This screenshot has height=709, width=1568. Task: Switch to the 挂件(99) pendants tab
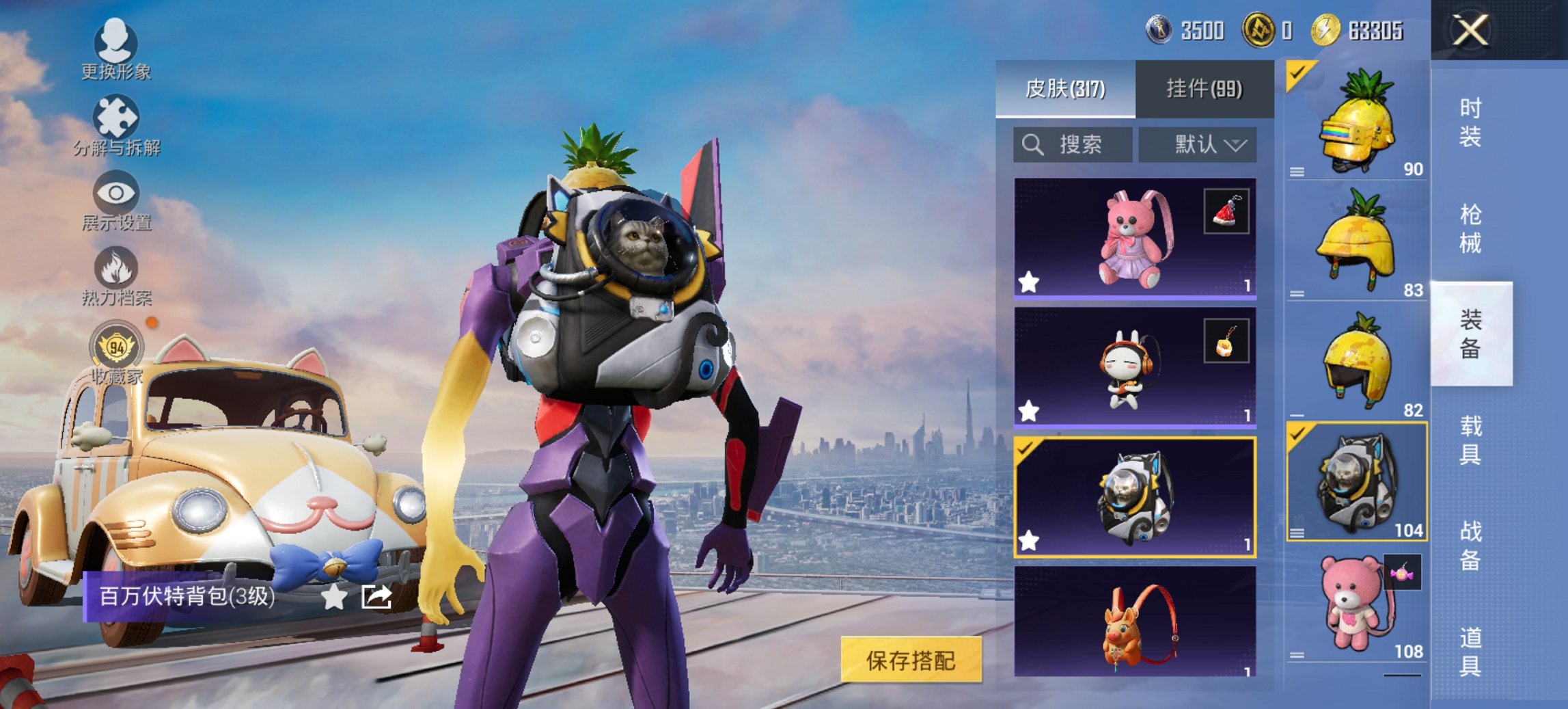tap(1204, 89)
